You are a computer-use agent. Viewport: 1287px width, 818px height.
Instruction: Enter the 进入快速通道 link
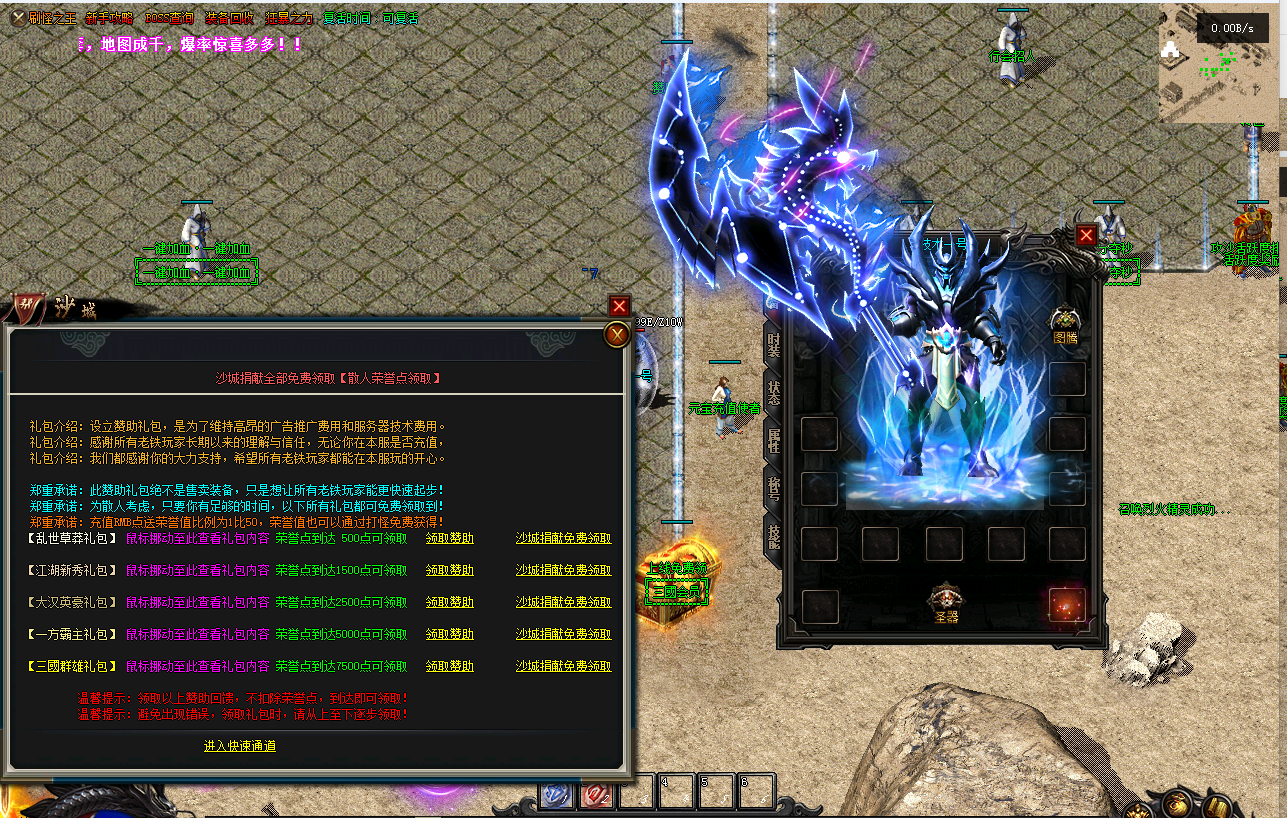(240, 746)
